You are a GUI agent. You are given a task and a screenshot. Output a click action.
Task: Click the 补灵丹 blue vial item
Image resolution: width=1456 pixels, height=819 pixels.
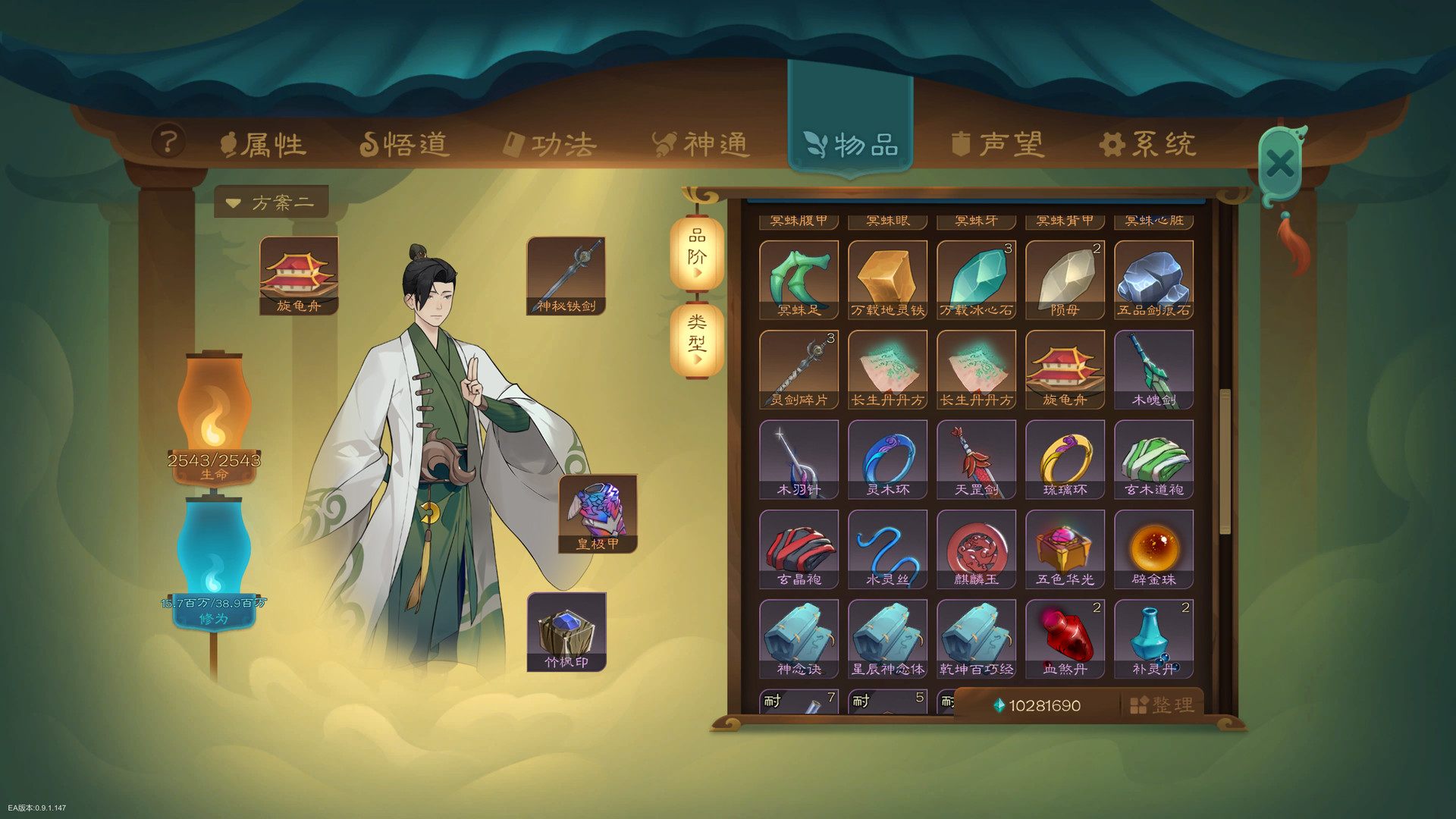pyautogui.click(x=1153, y=637)
